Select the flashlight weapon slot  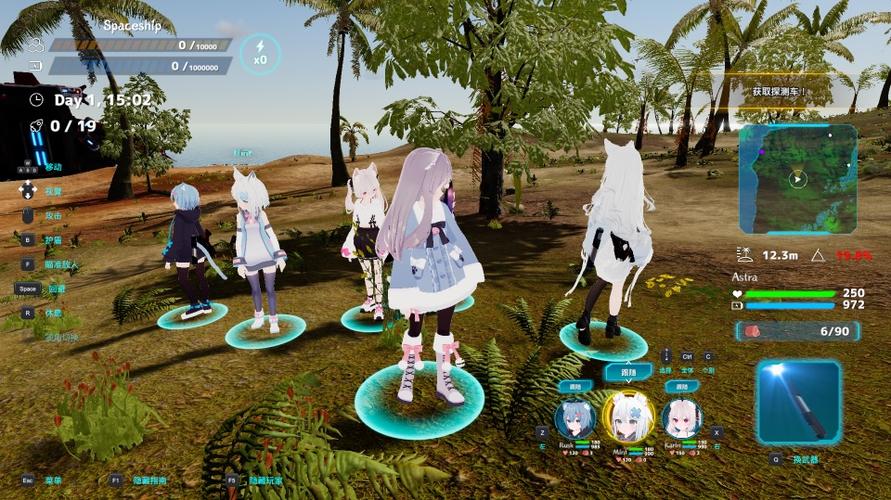click(798, 401)
